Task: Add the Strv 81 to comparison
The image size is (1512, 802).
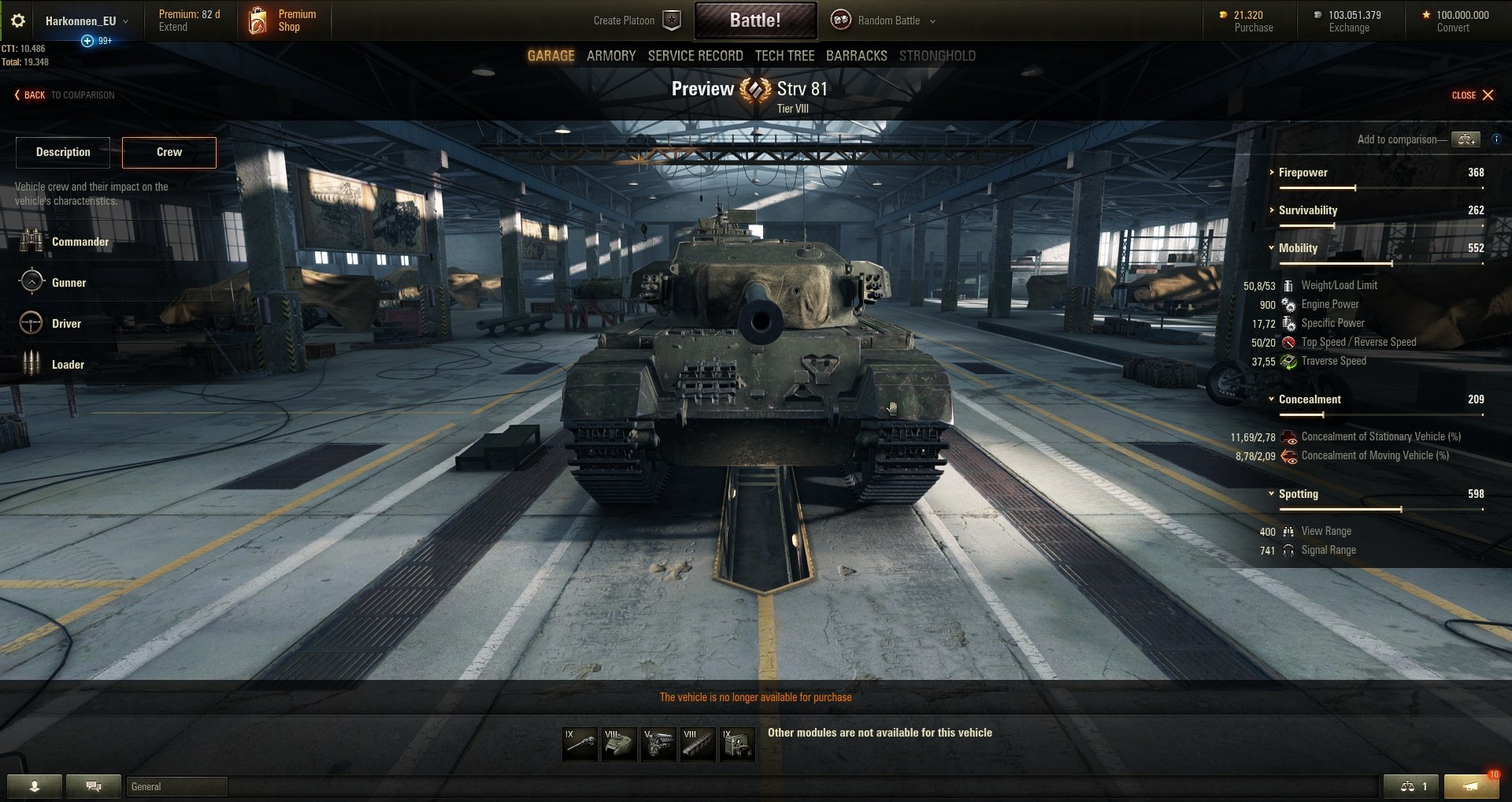Action: [x=1466, y=139]
